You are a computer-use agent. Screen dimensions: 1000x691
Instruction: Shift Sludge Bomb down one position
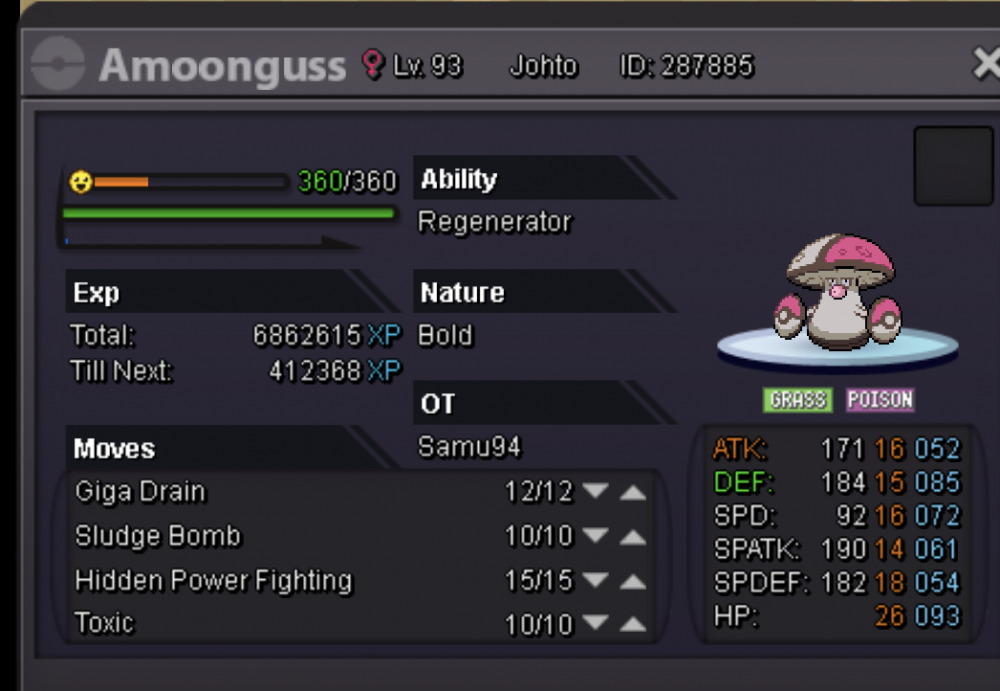(596, 537)
